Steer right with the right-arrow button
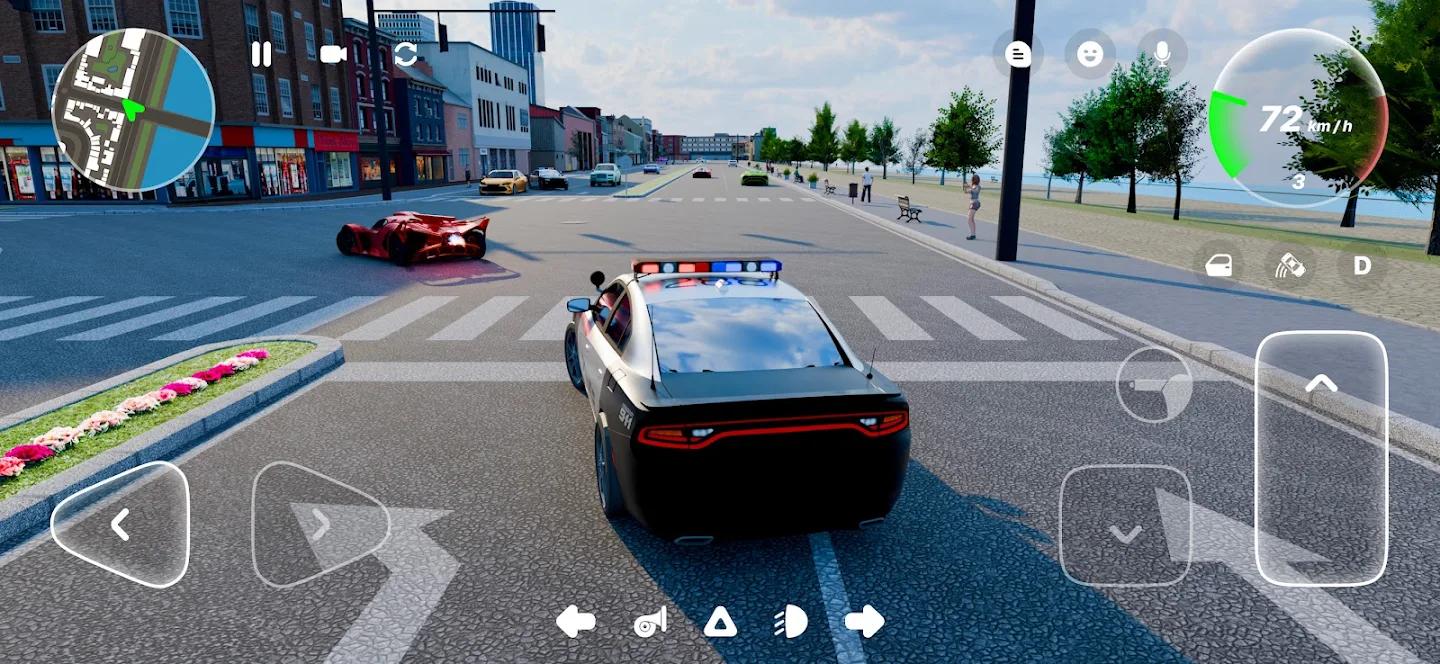This screenshot has width=1440, height=664. pyautogui.click(x=318, y=524)
